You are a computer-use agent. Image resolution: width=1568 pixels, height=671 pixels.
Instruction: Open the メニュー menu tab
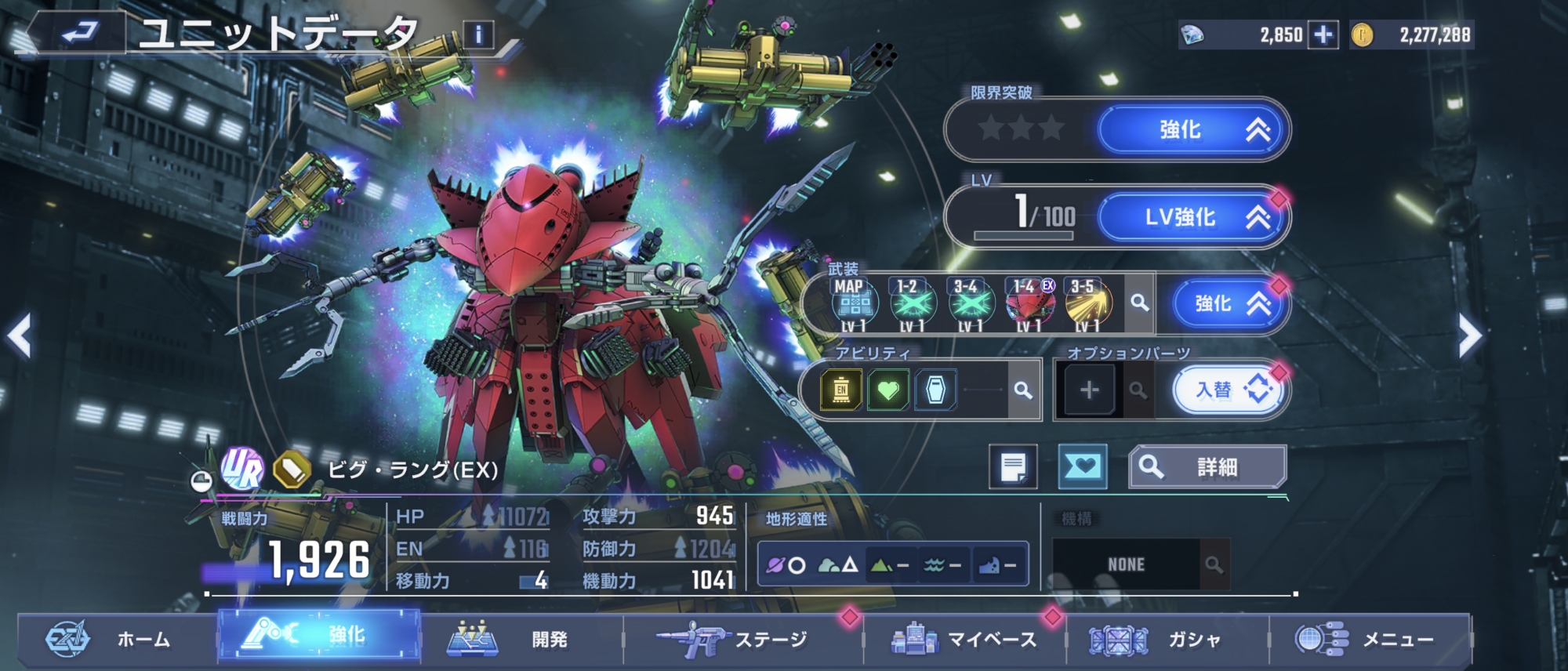(x=1370, y=640)
